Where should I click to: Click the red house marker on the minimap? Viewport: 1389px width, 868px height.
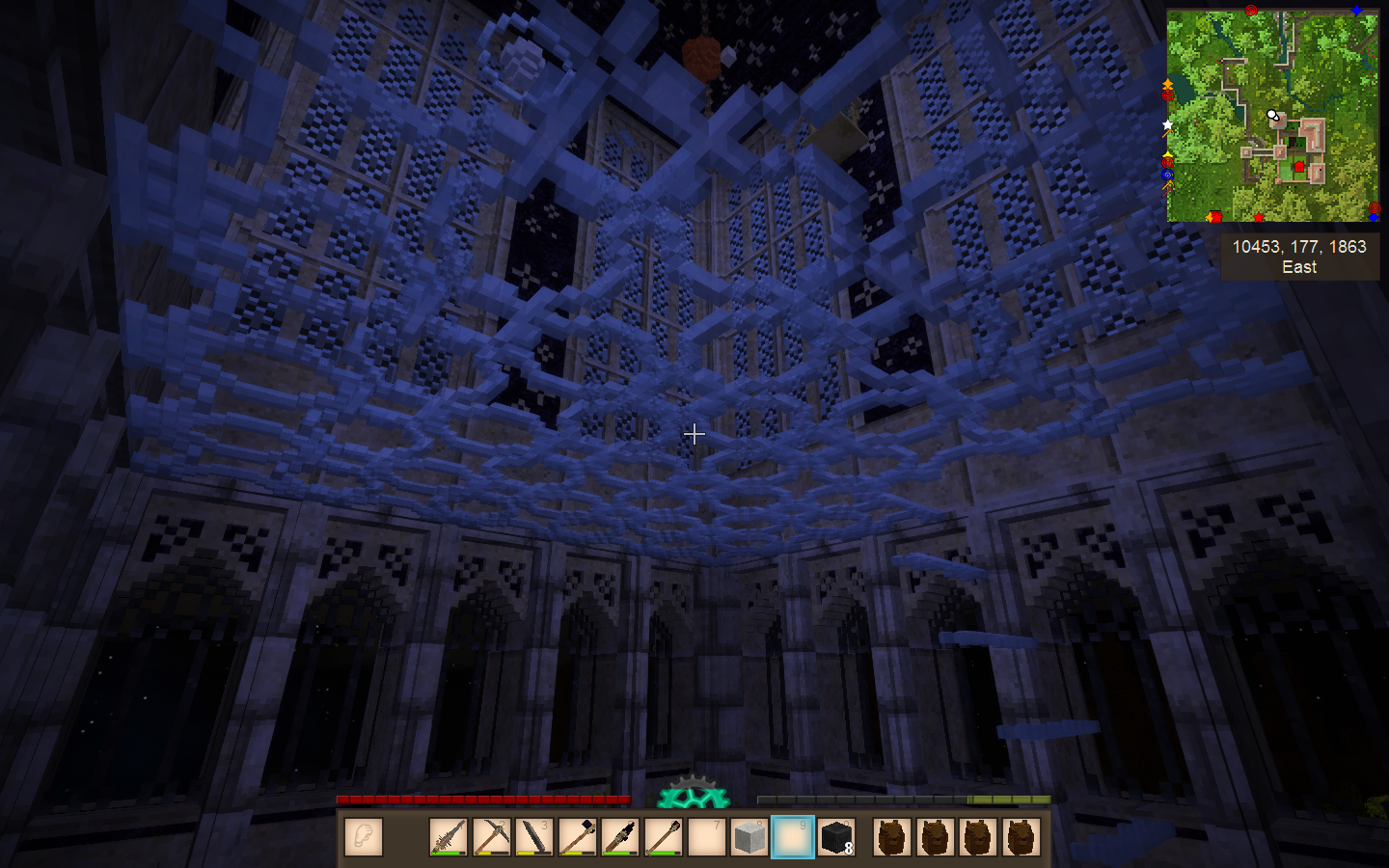click(x=1299, y=168)
